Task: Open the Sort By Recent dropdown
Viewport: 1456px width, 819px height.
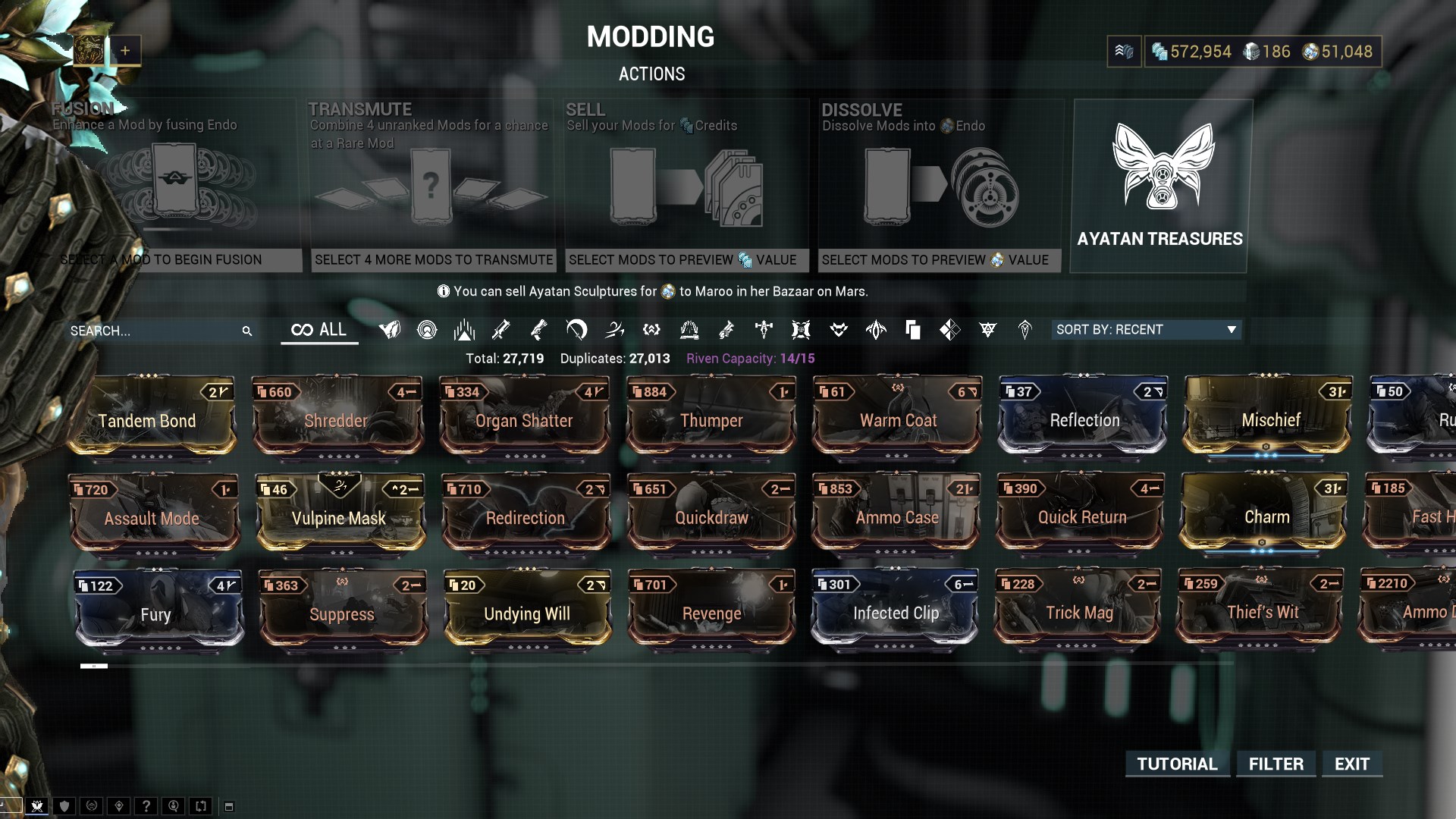Action: click(1145, 330)
